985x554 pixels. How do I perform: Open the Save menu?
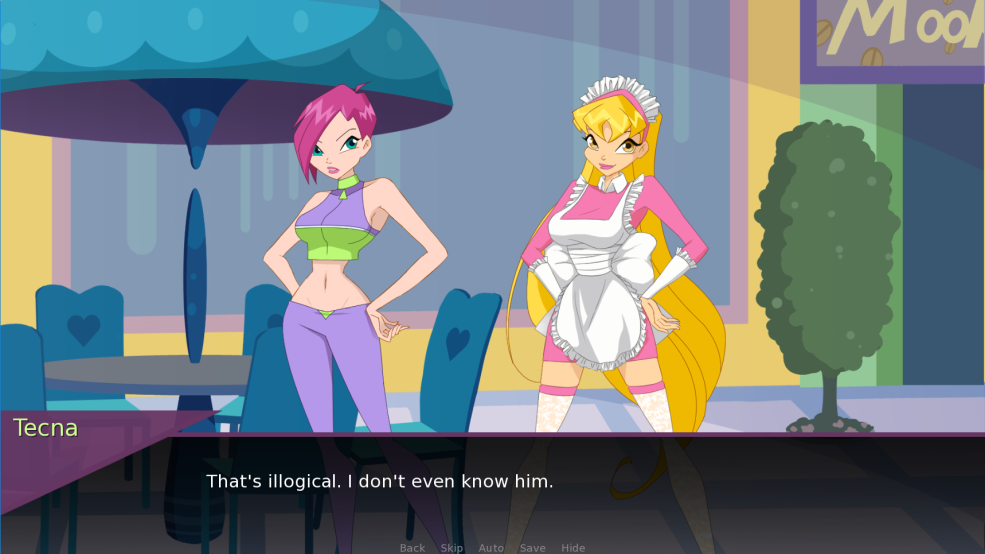click(533, 548)
